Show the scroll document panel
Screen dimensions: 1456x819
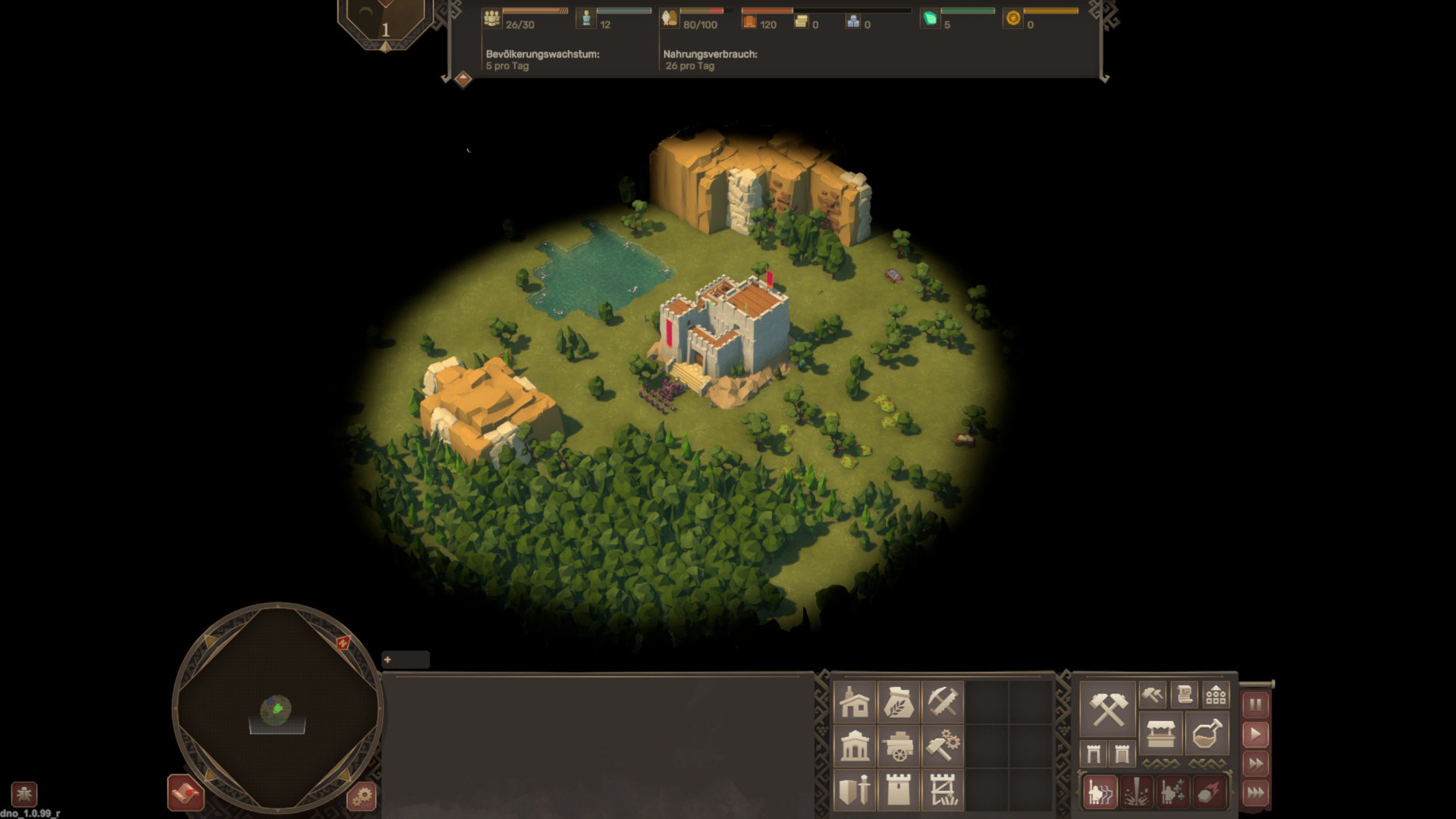(1184, 694)
